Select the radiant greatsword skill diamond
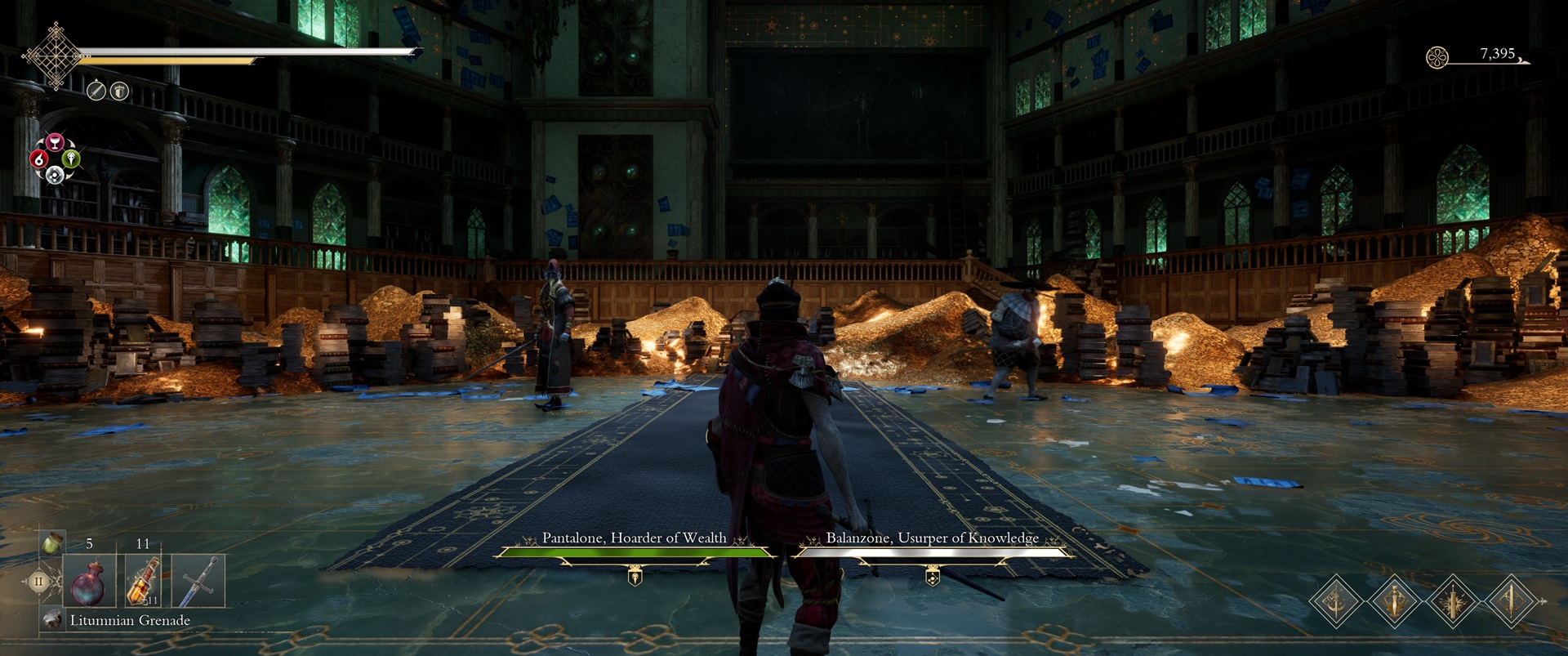Image resolution: width=1568 pixels, height=656 pixels. coord(1453,602)
